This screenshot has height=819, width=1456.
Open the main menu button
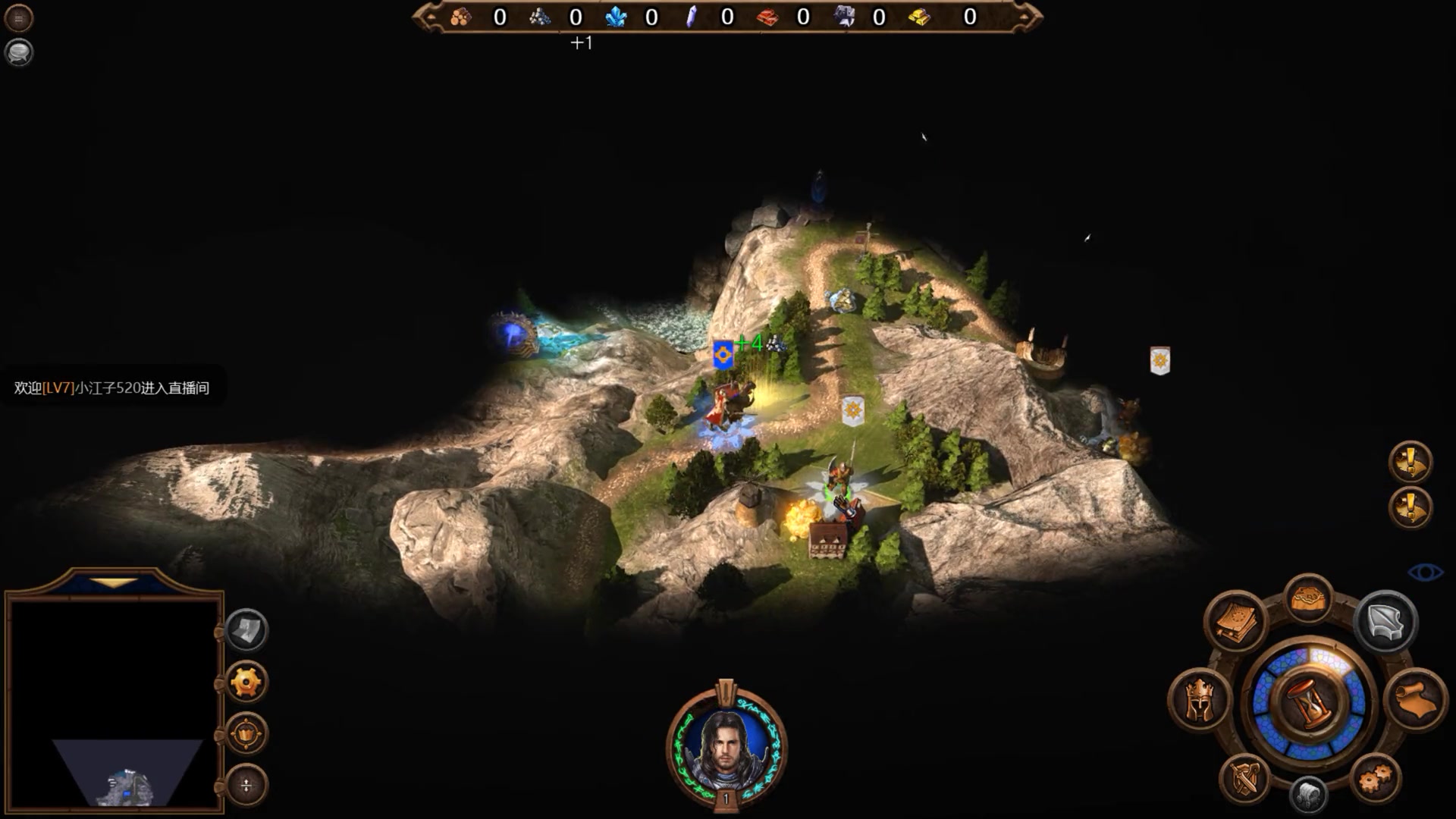point(19,19)
